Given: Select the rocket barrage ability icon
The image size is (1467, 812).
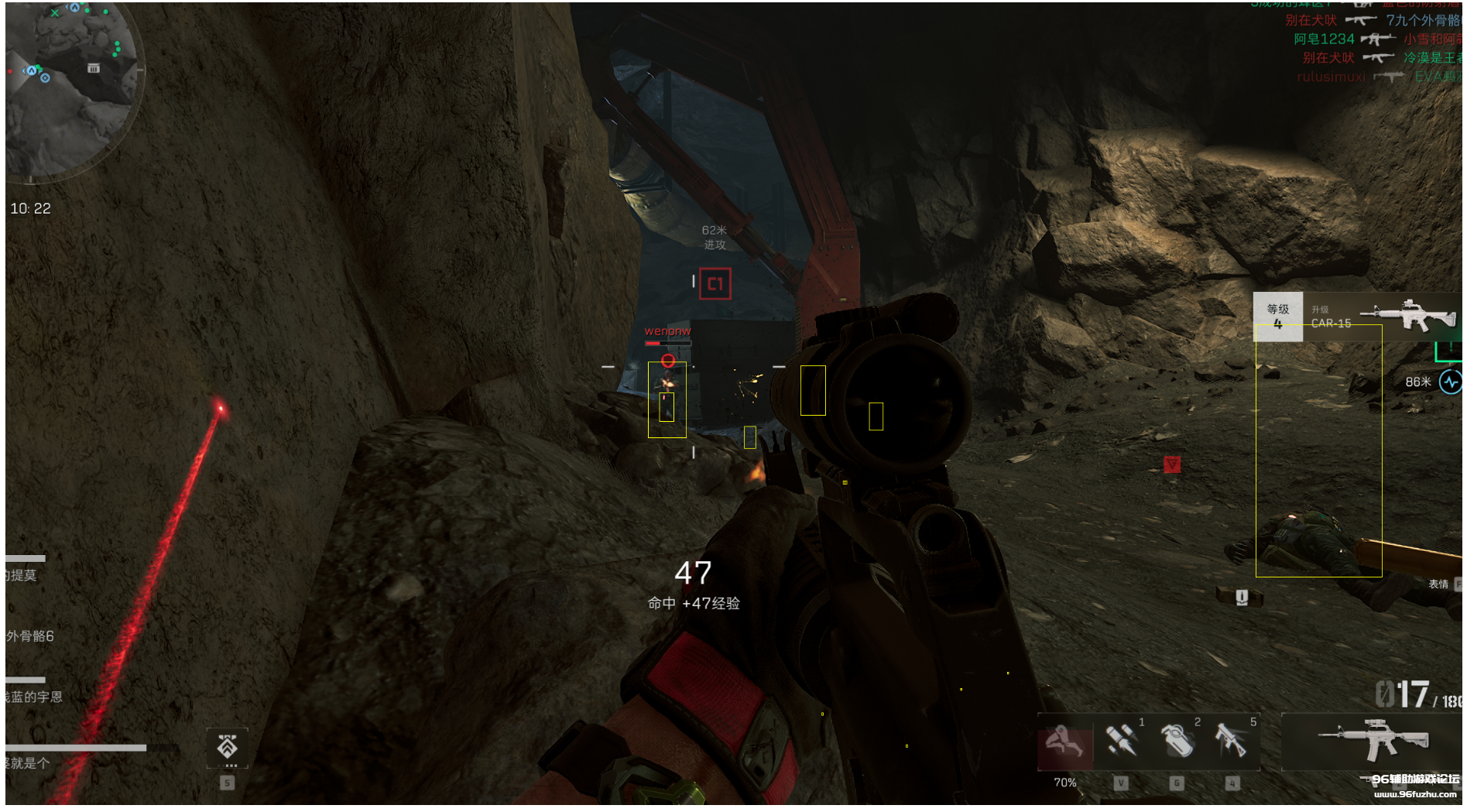Looking at the screenshot, I should pyautogui.click(x=1120, y=741).
